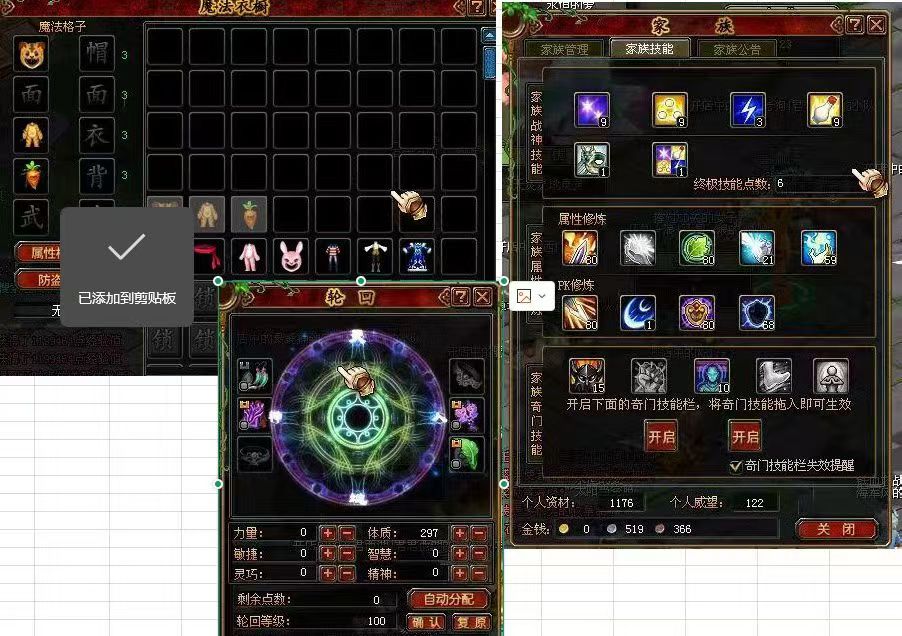Close the 家族 window with X

click(876, 24)
